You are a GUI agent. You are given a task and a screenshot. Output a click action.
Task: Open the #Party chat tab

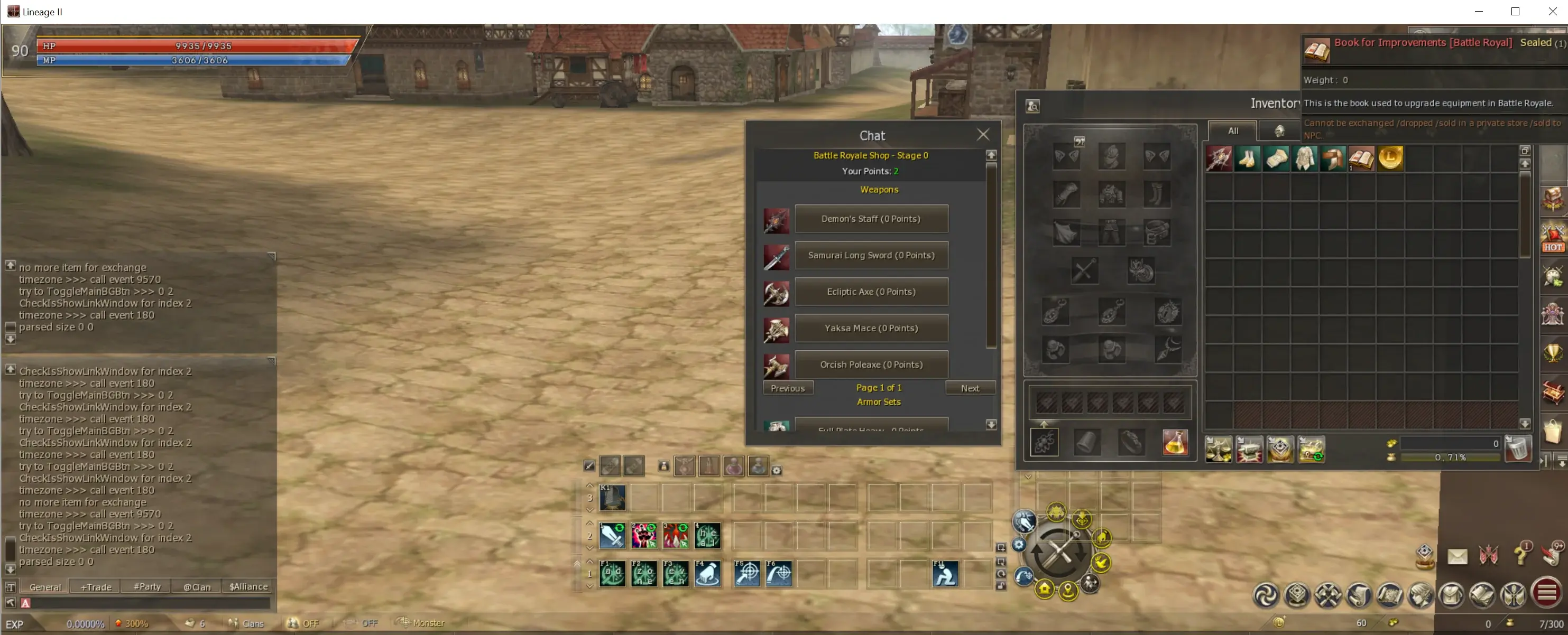(x=146, y=587)
